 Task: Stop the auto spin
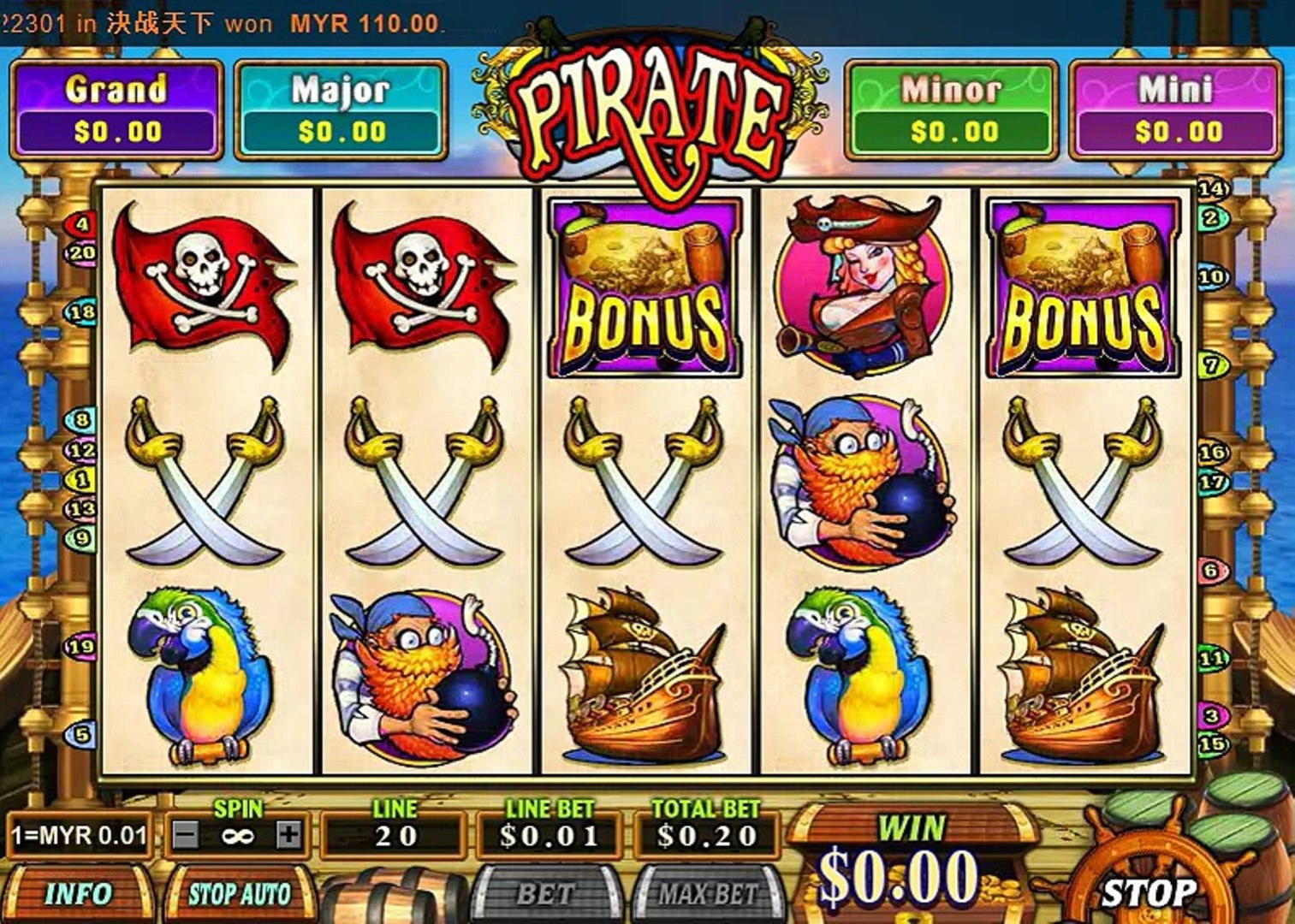coord(240,894)
